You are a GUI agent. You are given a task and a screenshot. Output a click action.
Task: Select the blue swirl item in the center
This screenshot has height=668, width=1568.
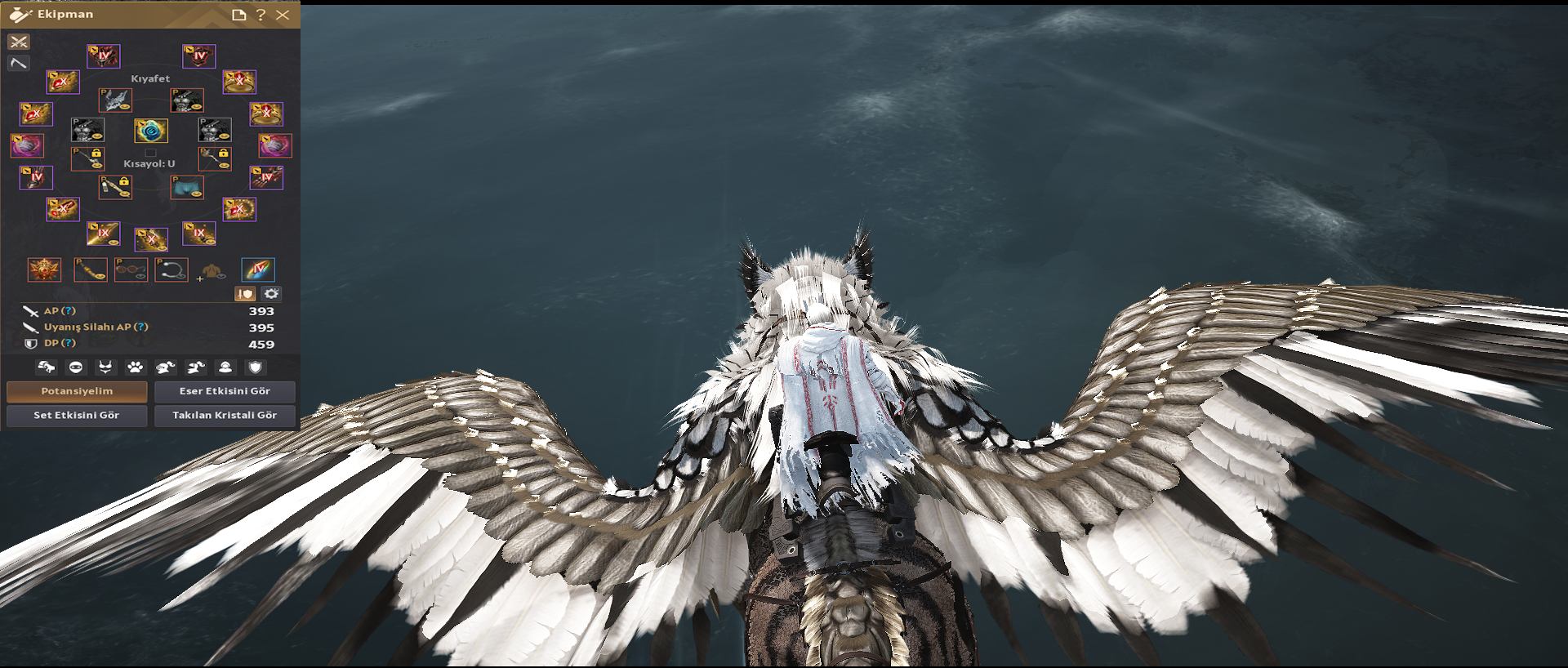tap(151, 131)
